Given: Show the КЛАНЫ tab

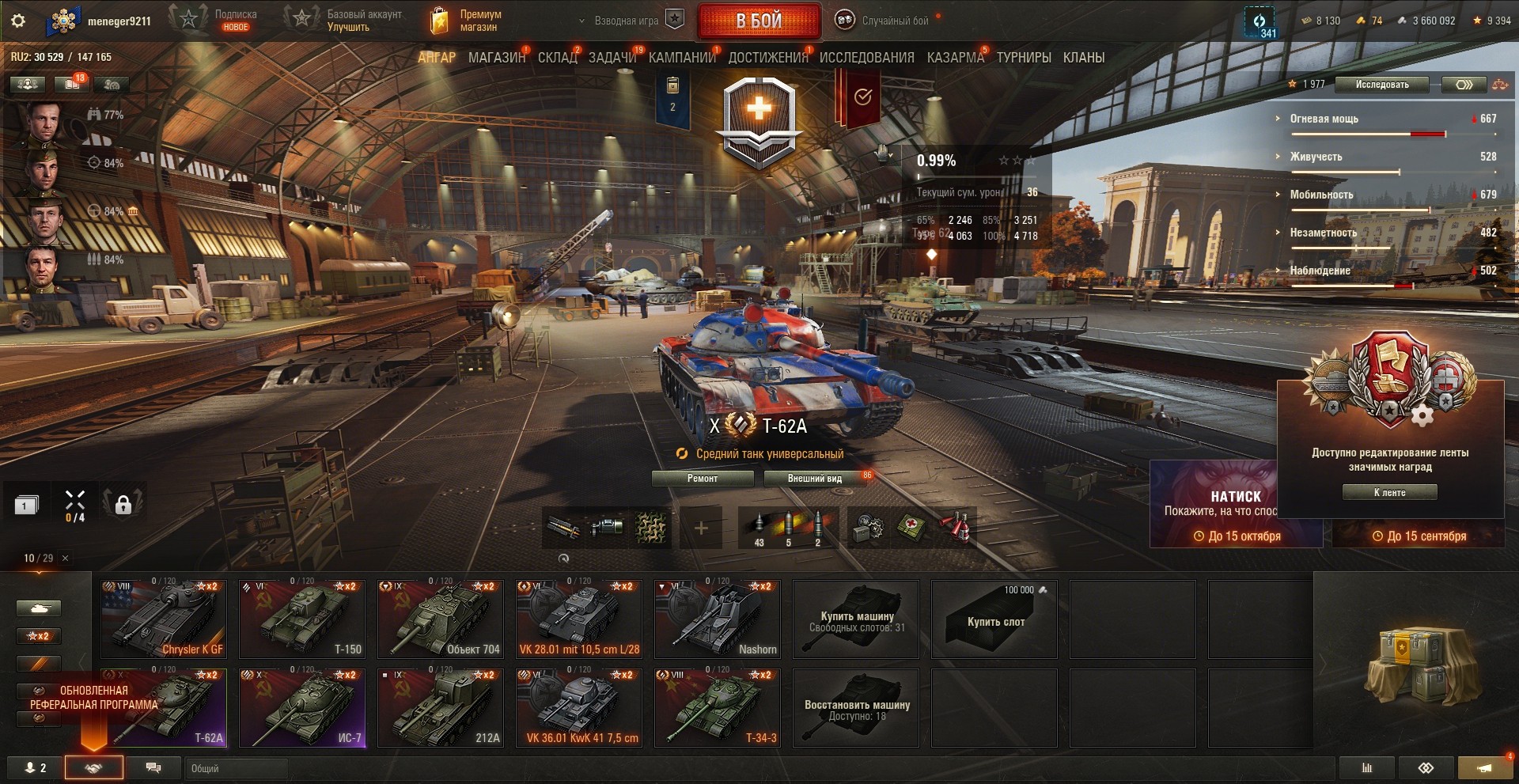Looking at the screenshot, I should [1083, 58].
